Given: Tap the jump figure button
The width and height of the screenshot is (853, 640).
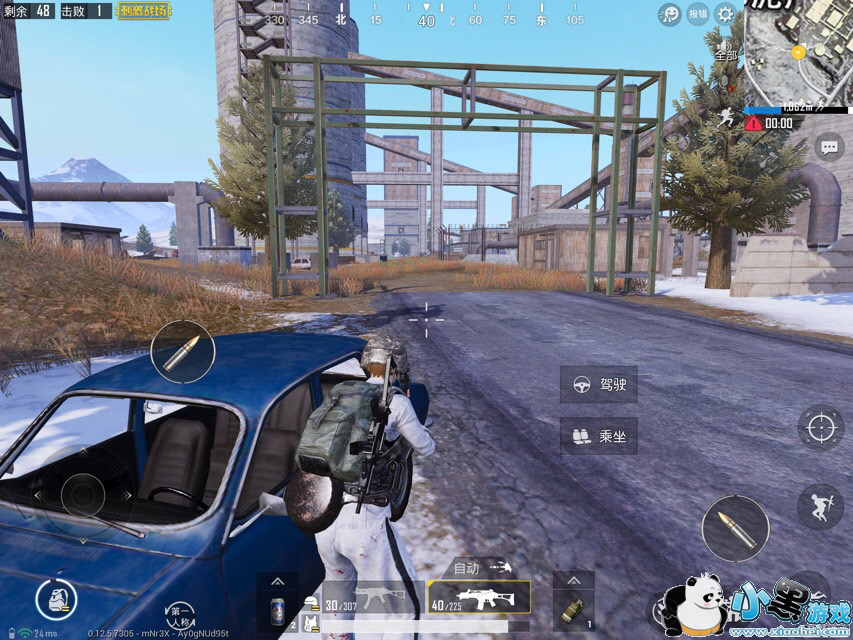Looking at the screenshot, I should (x=820, y=506).
